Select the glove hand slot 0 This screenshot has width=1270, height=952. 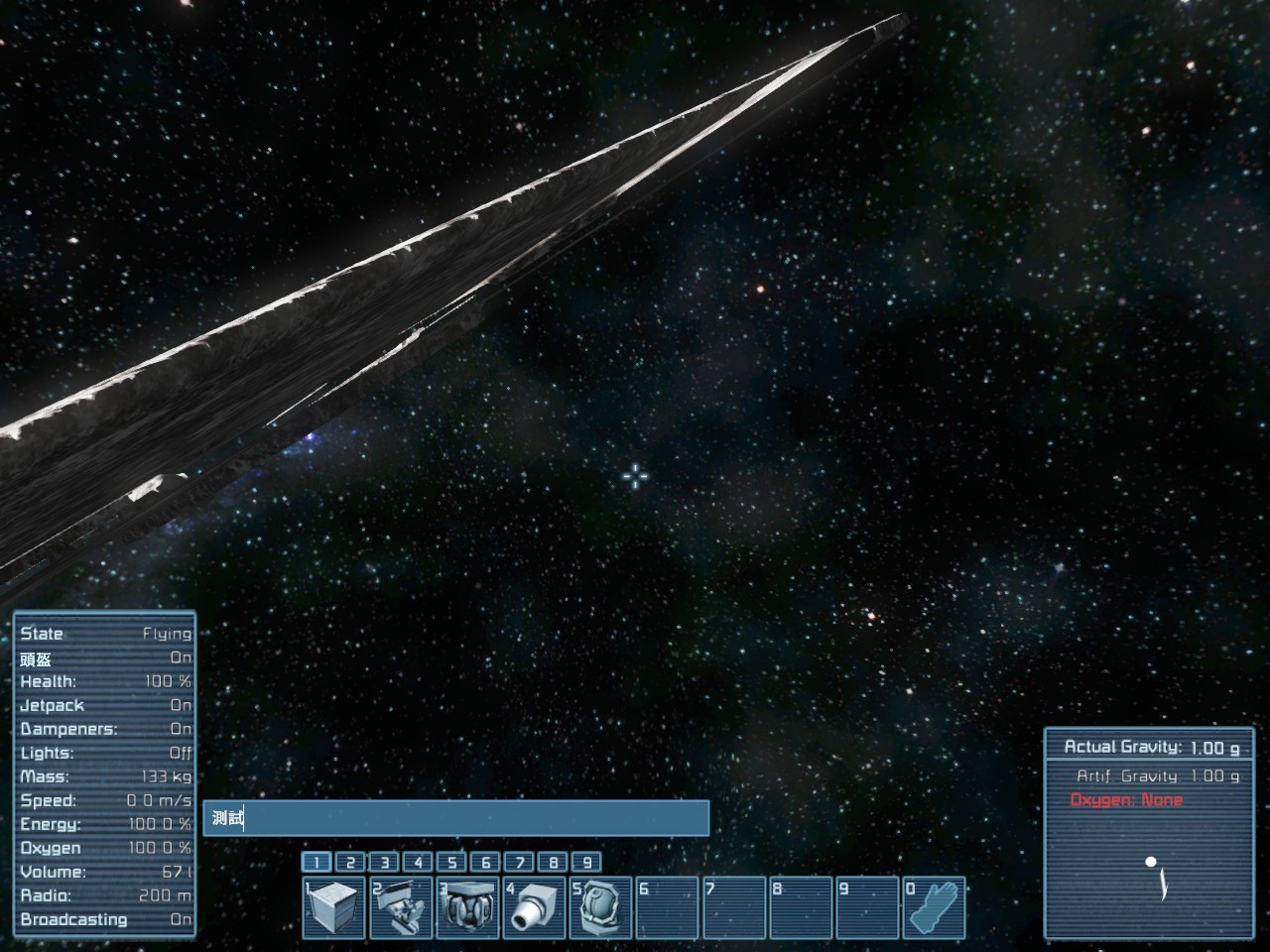tap(935, 907)
